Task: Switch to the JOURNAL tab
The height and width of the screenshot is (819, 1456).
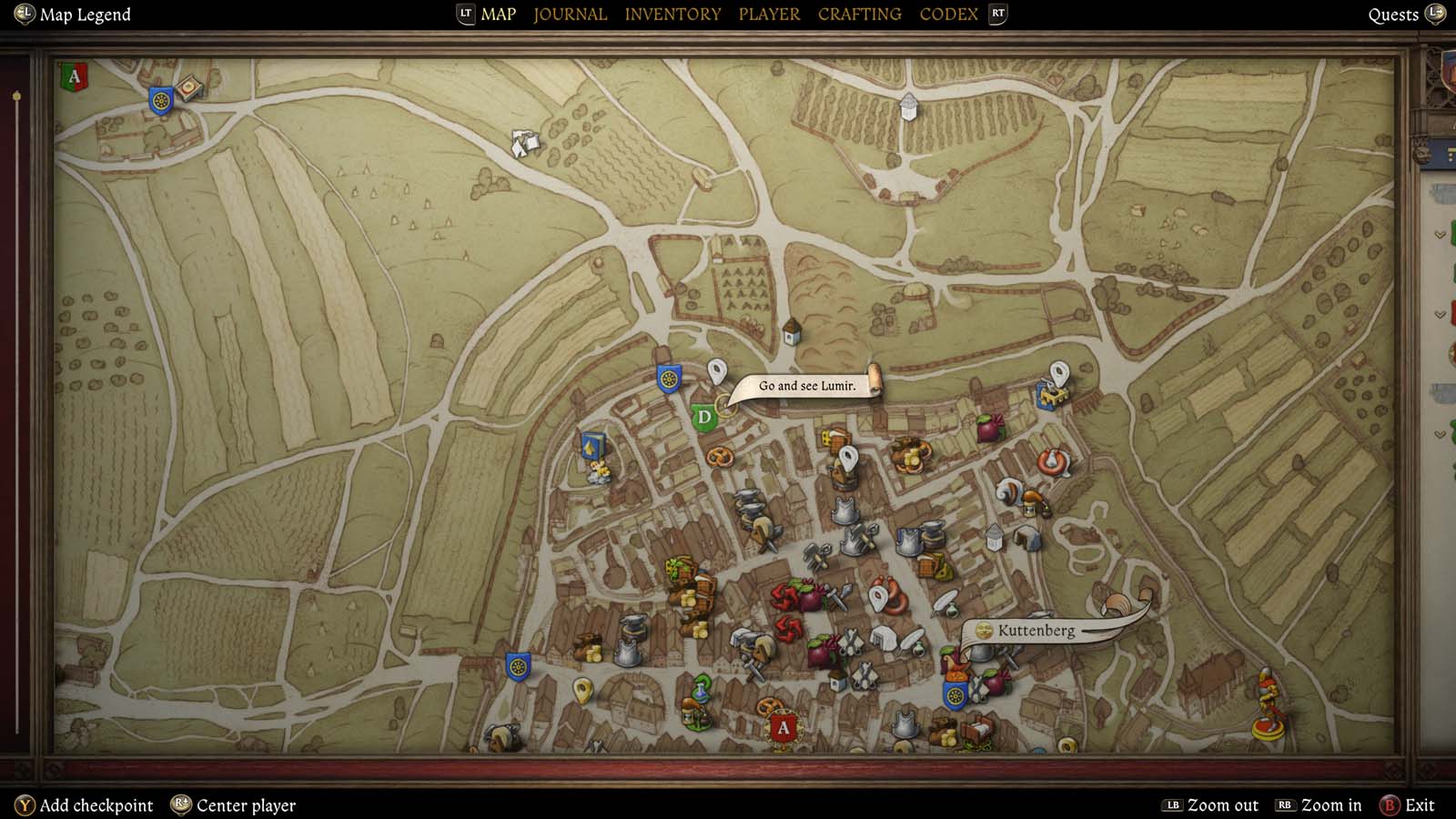Action: [x=570, y=14]
